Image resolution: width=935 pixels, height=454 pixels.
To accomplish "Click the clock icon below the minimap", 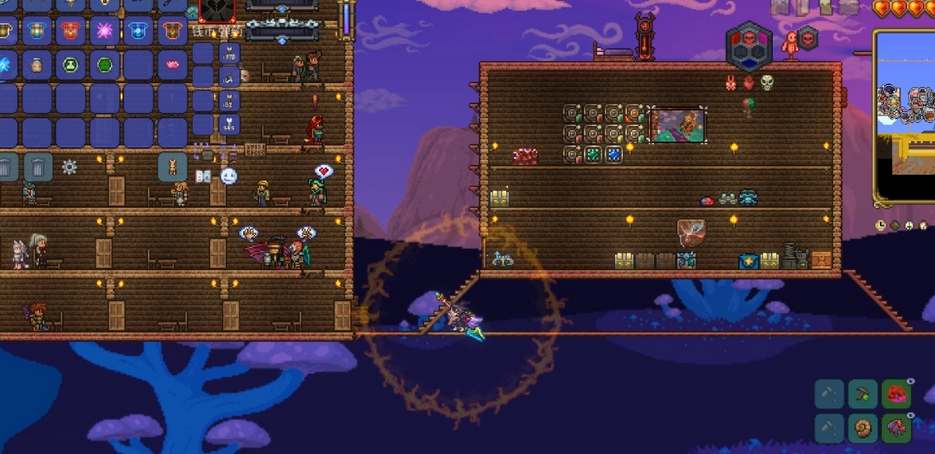I will click(x=881, y=226).
